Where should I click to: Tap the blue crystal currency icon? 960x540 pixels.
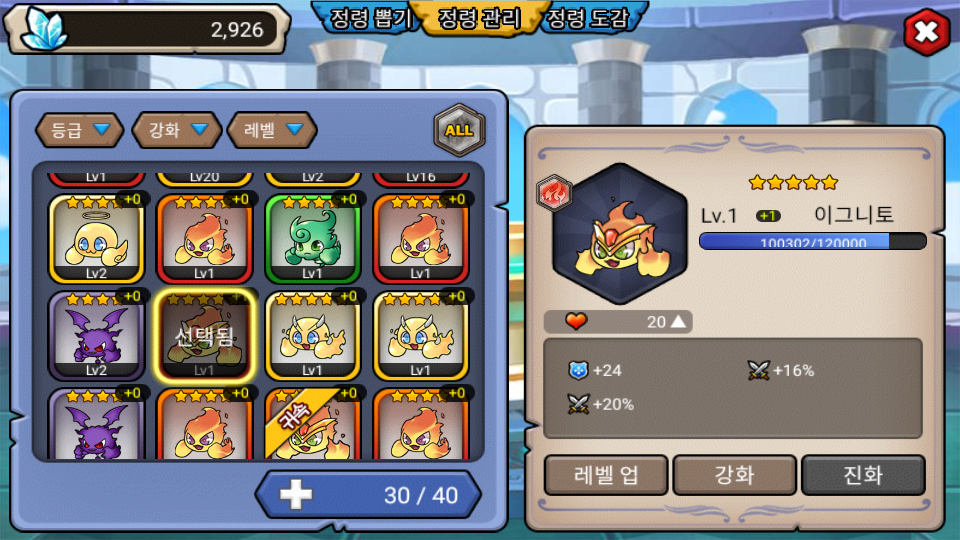(x=43, y=28)
